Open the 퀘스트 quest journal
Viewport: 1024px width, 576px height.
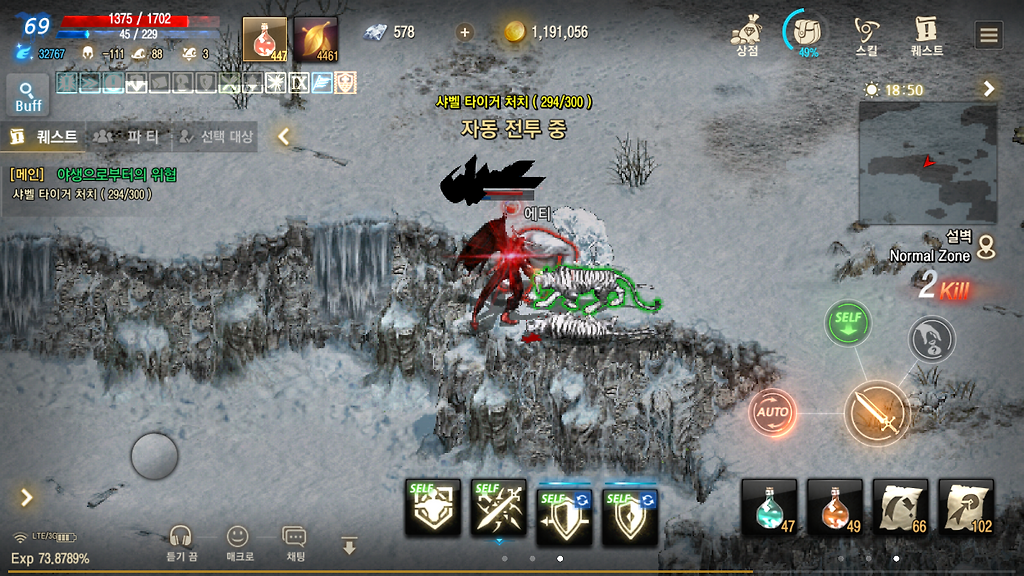click(x=926, y=35)
